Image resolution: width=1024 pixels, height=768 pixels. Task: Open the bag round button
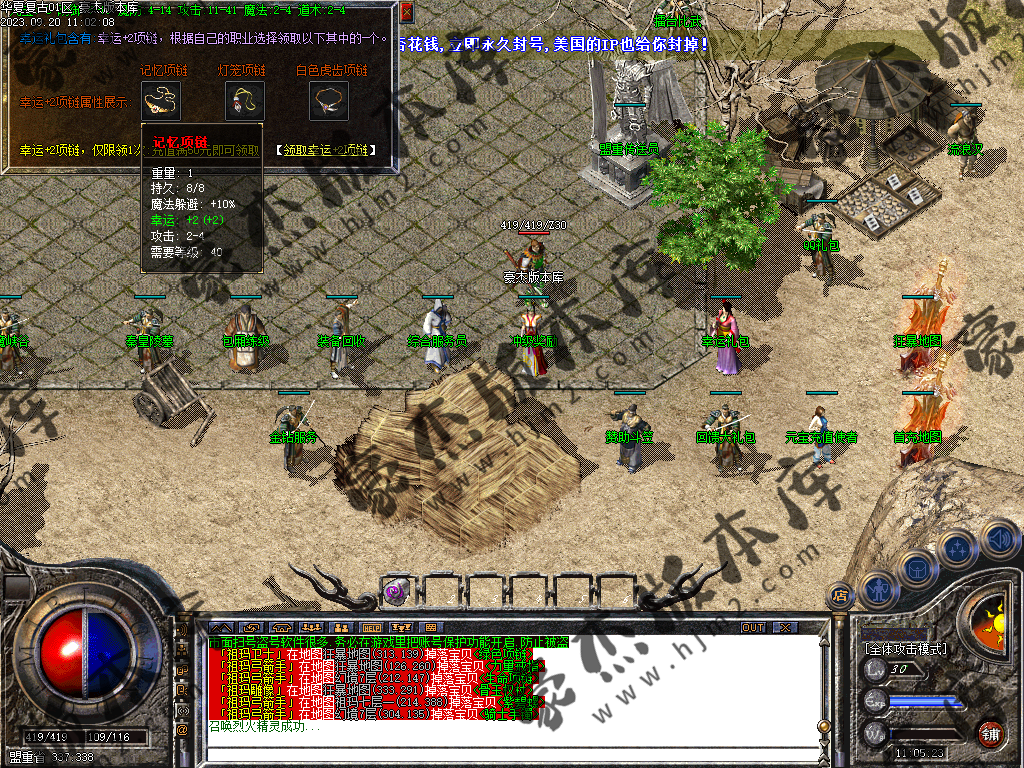click(916, 570)
